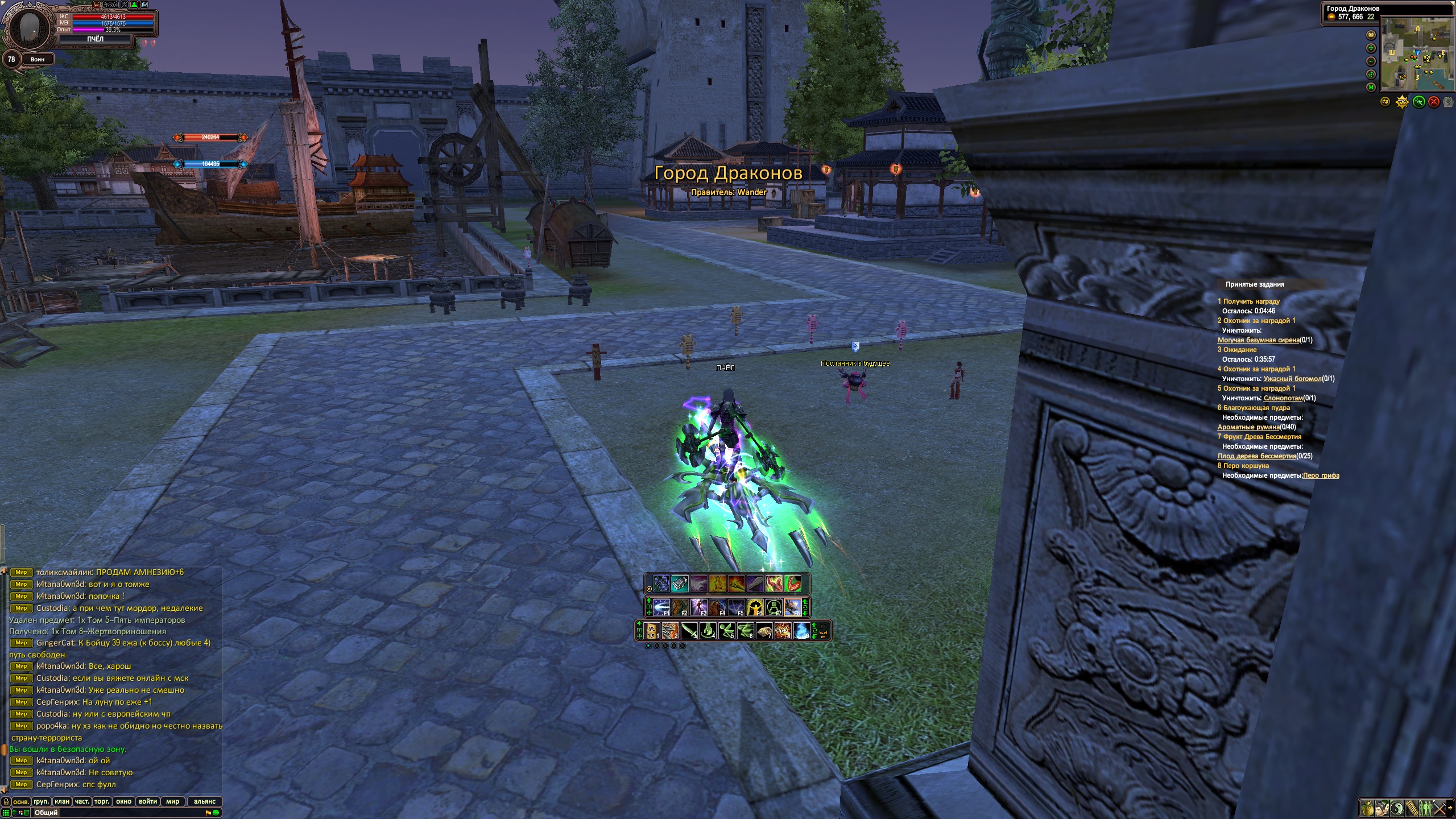The width and height of the screenshot is (1456, 819).
Task: Use the scroll item in slot 1
Action: (x=652, y=631)
